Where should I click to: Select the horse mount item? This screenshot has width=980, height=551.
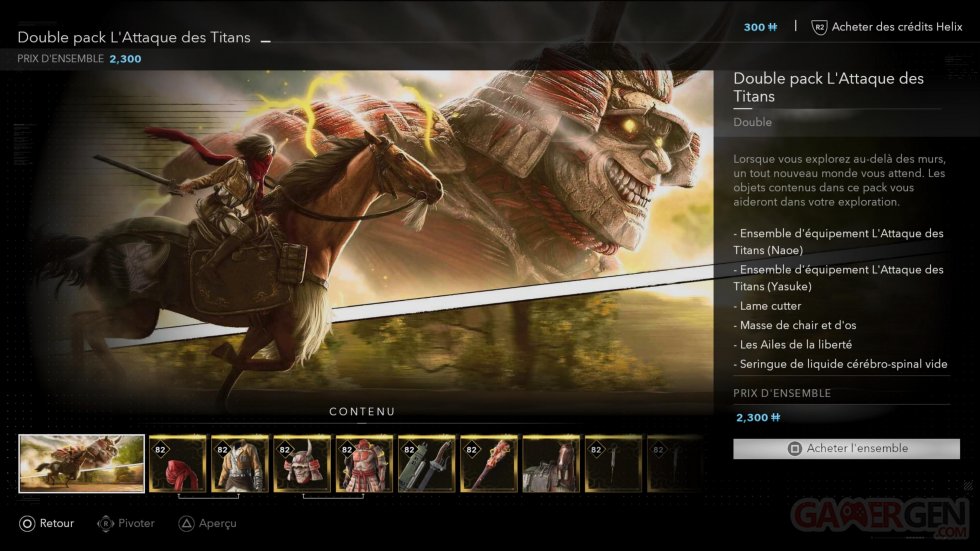pos(551,463)
